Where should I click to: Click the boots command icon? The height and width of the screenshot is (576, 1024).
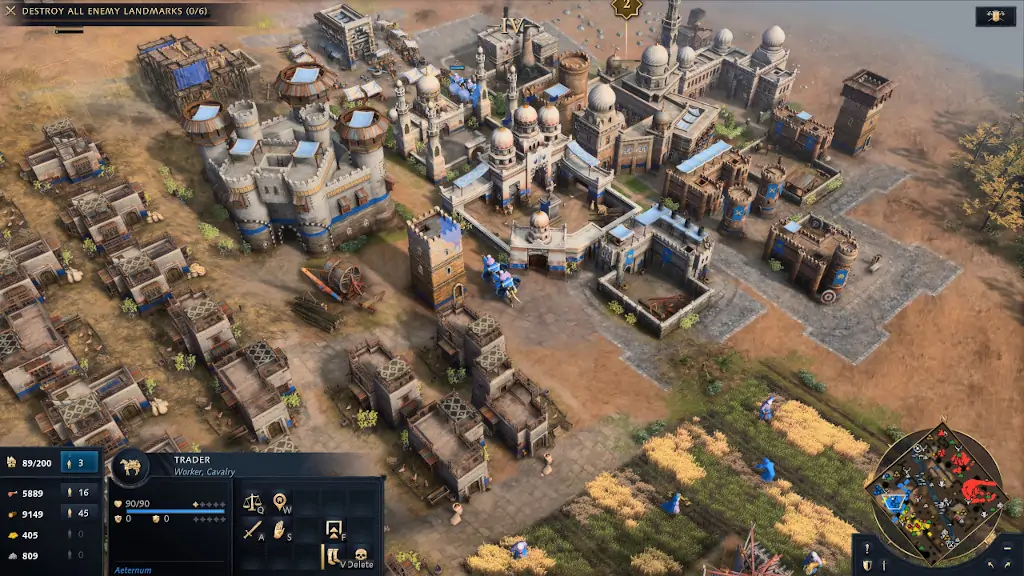(331, 556)
